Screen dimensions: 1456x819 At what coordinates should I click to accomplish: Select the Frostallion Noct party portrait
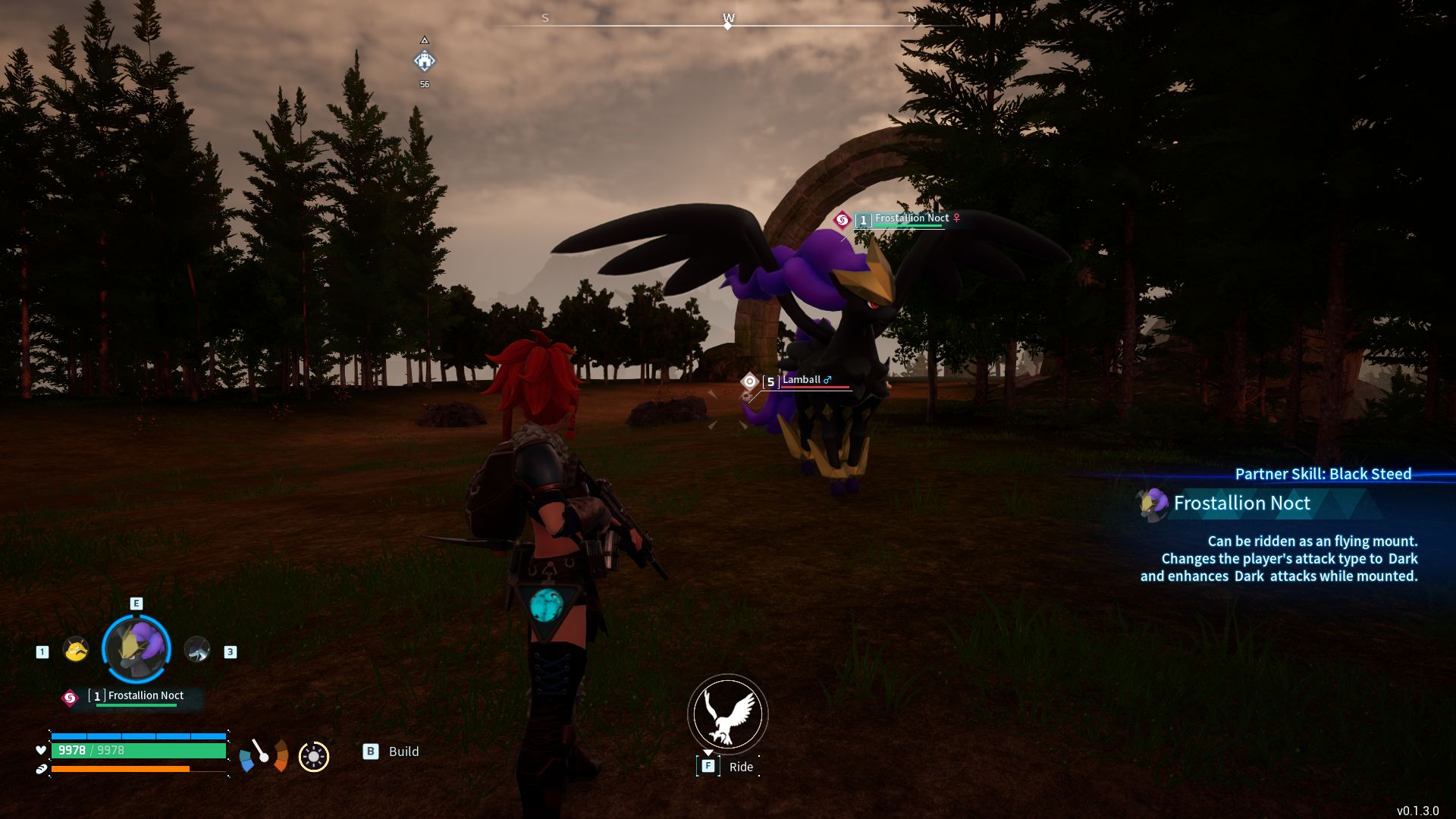[136, 649]
